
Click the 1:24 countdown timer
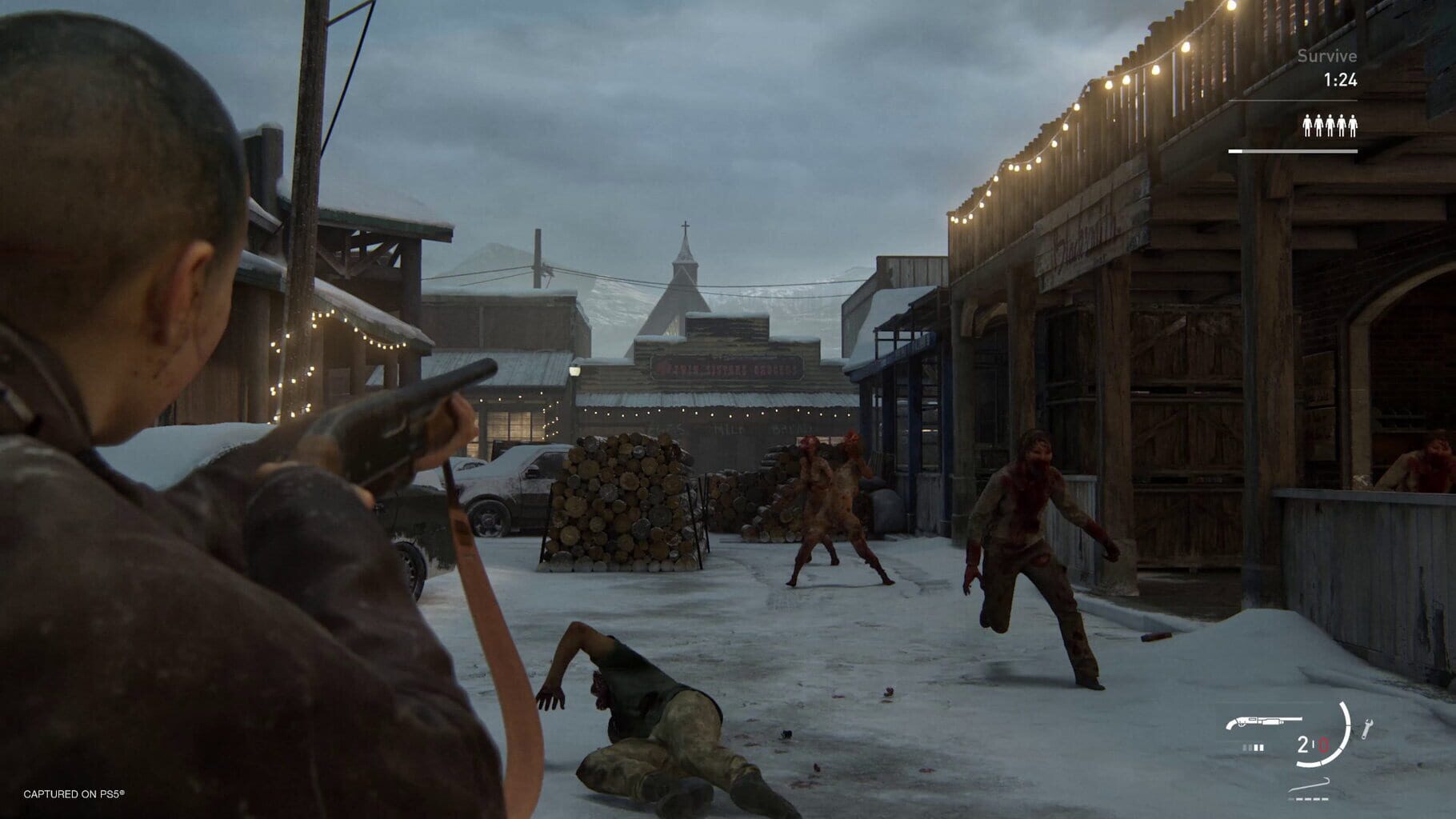pyautogui.click(x=1340, y=79)
